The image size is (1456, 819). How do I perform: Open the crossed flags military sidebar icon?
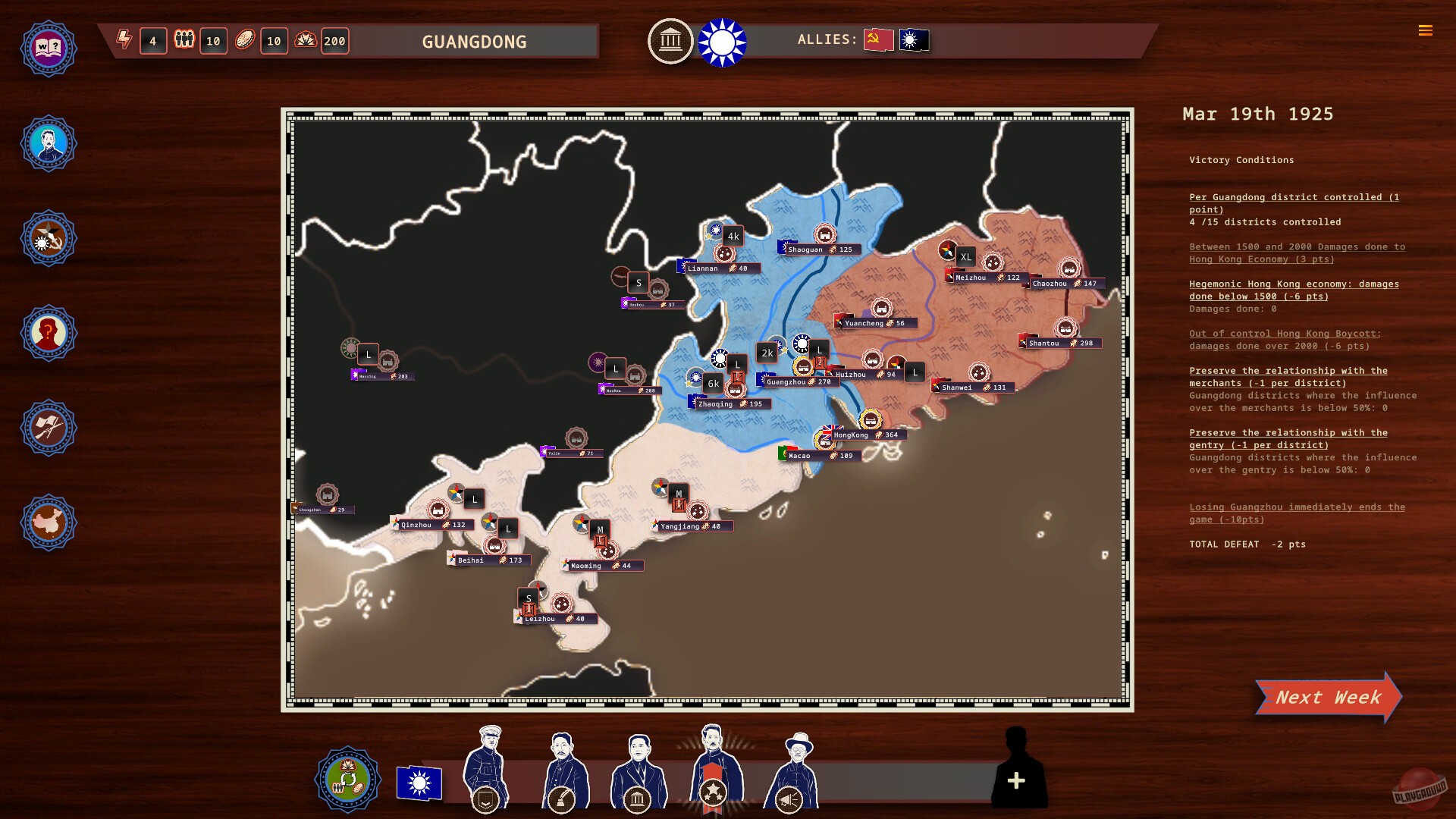(49, 428)
